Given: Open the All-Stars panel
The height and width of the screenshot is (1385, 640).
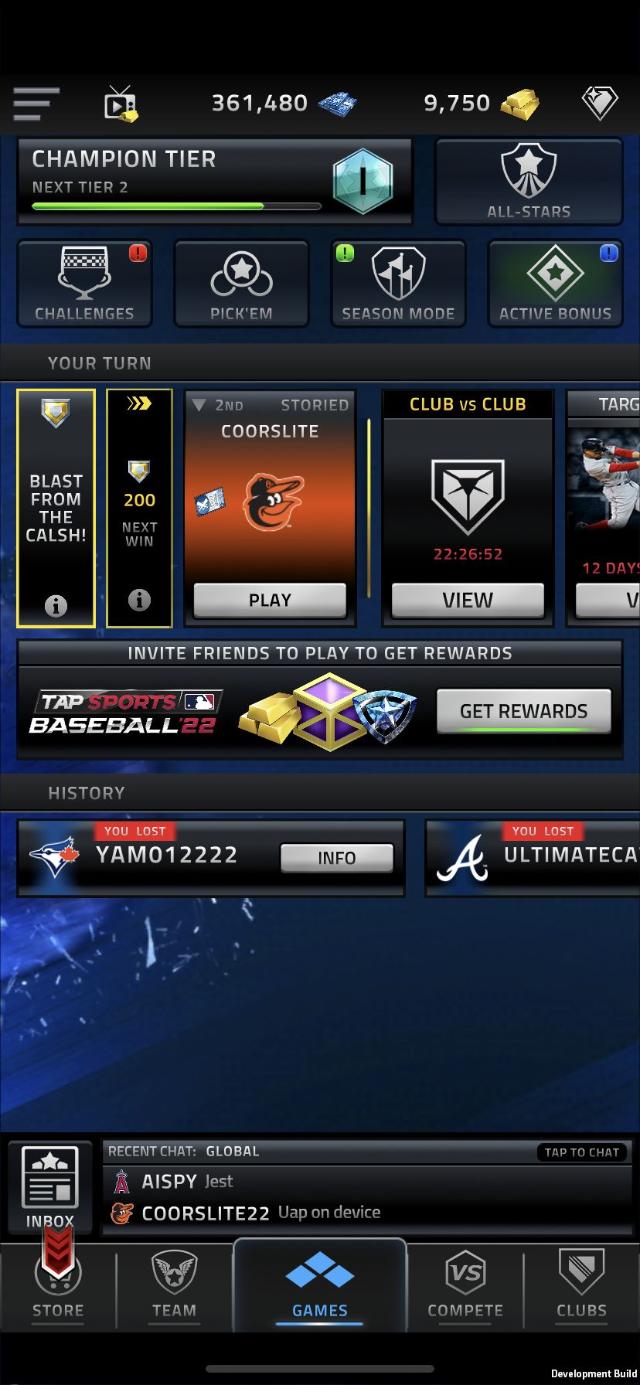Looking at the screenshot, I should 528,181.
